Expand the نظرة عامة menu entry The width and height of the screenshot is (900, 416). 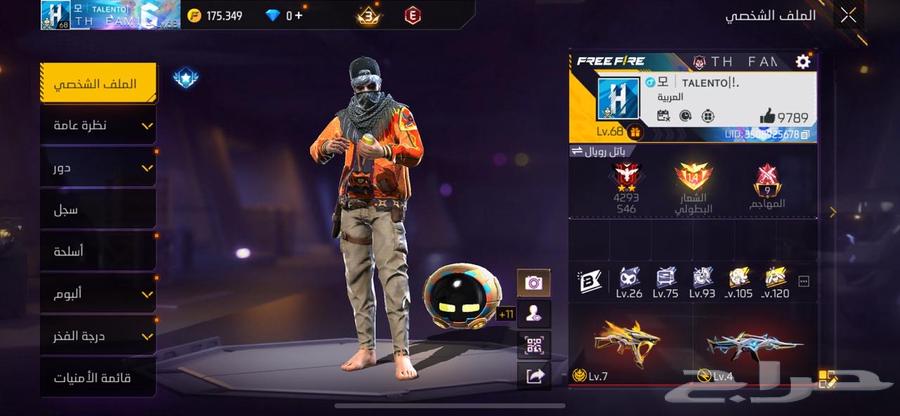(x=98, y=125)
